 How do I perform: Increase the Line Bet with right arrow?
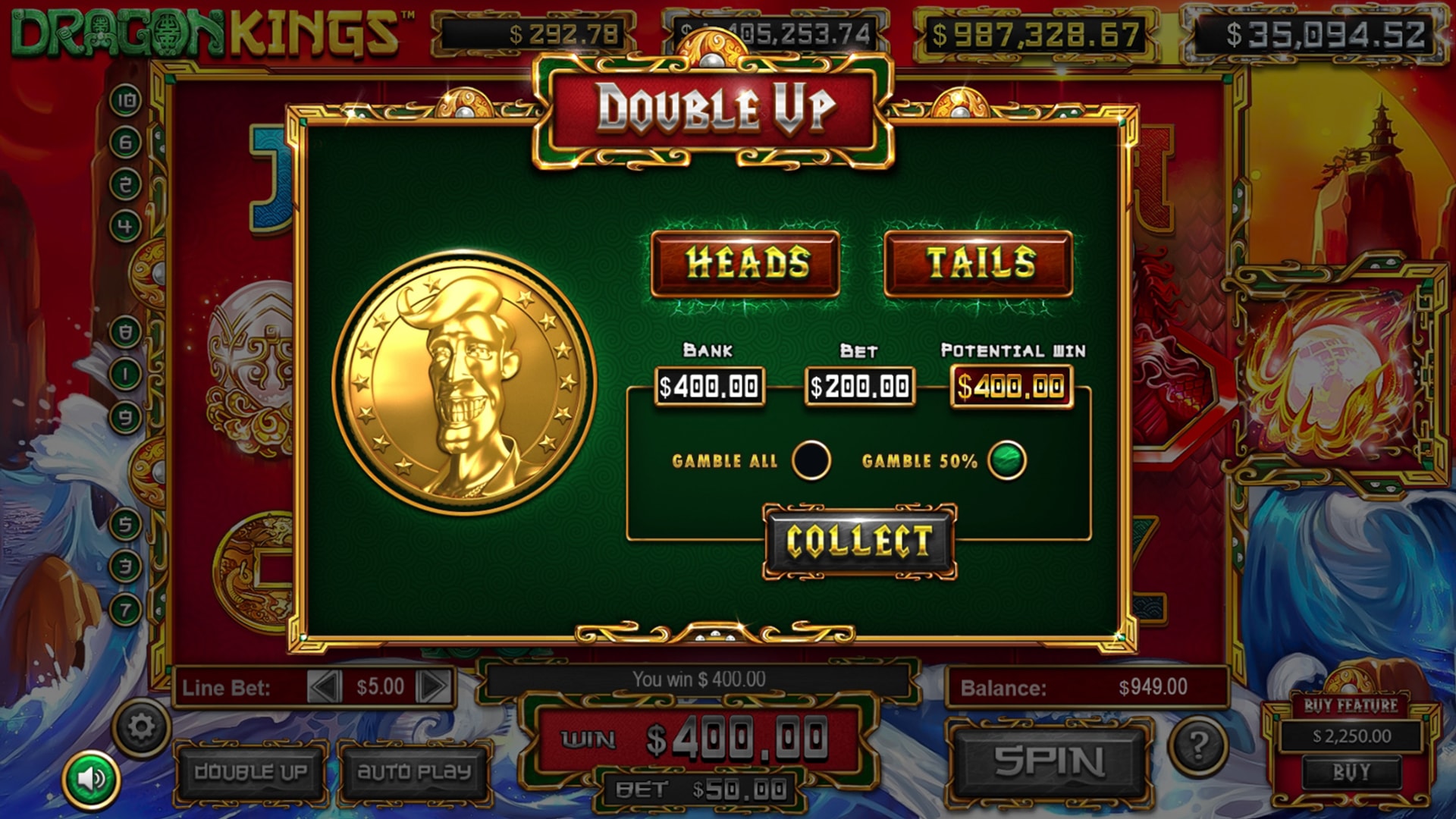click(x=435, y=687)
